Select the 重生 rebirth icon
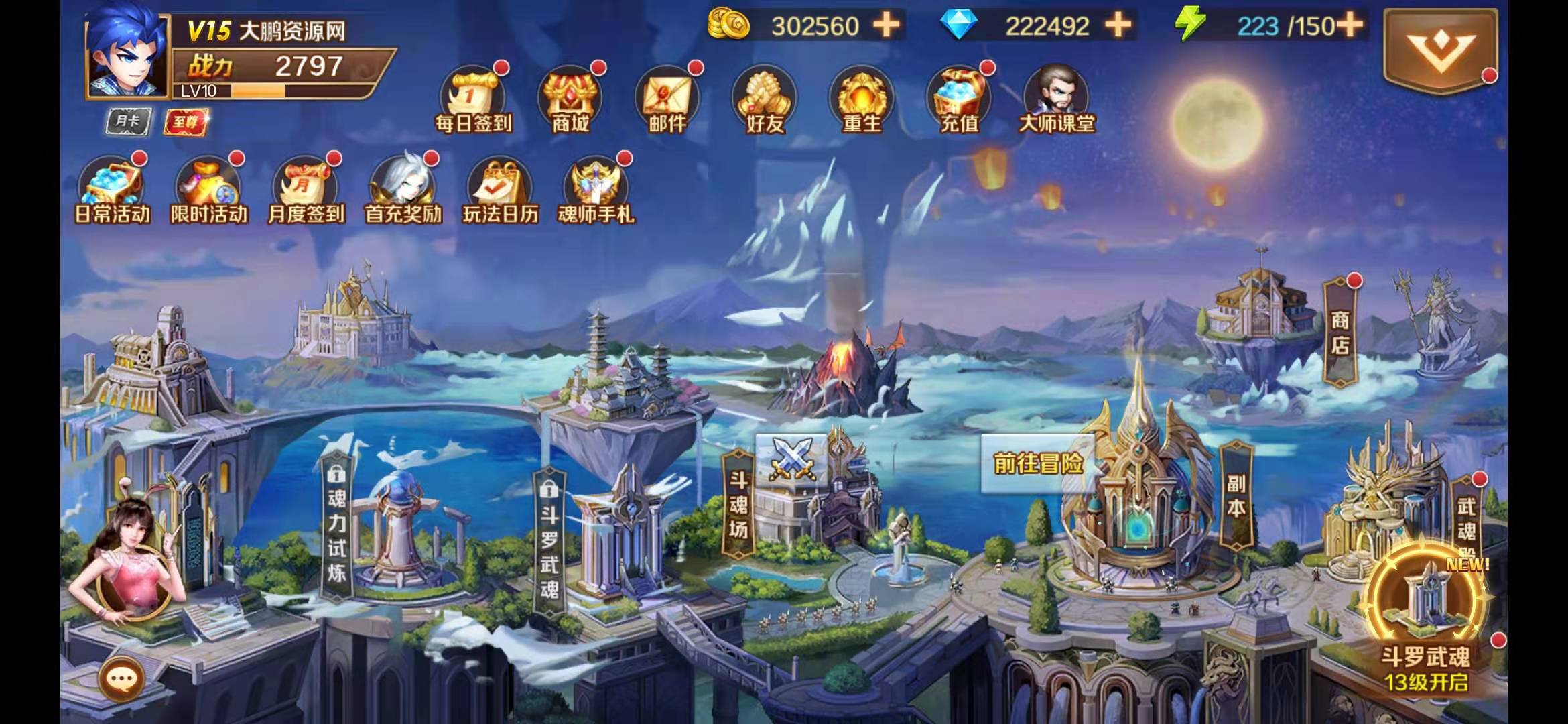The image size is (1568, 724). [x=862, y=101]
